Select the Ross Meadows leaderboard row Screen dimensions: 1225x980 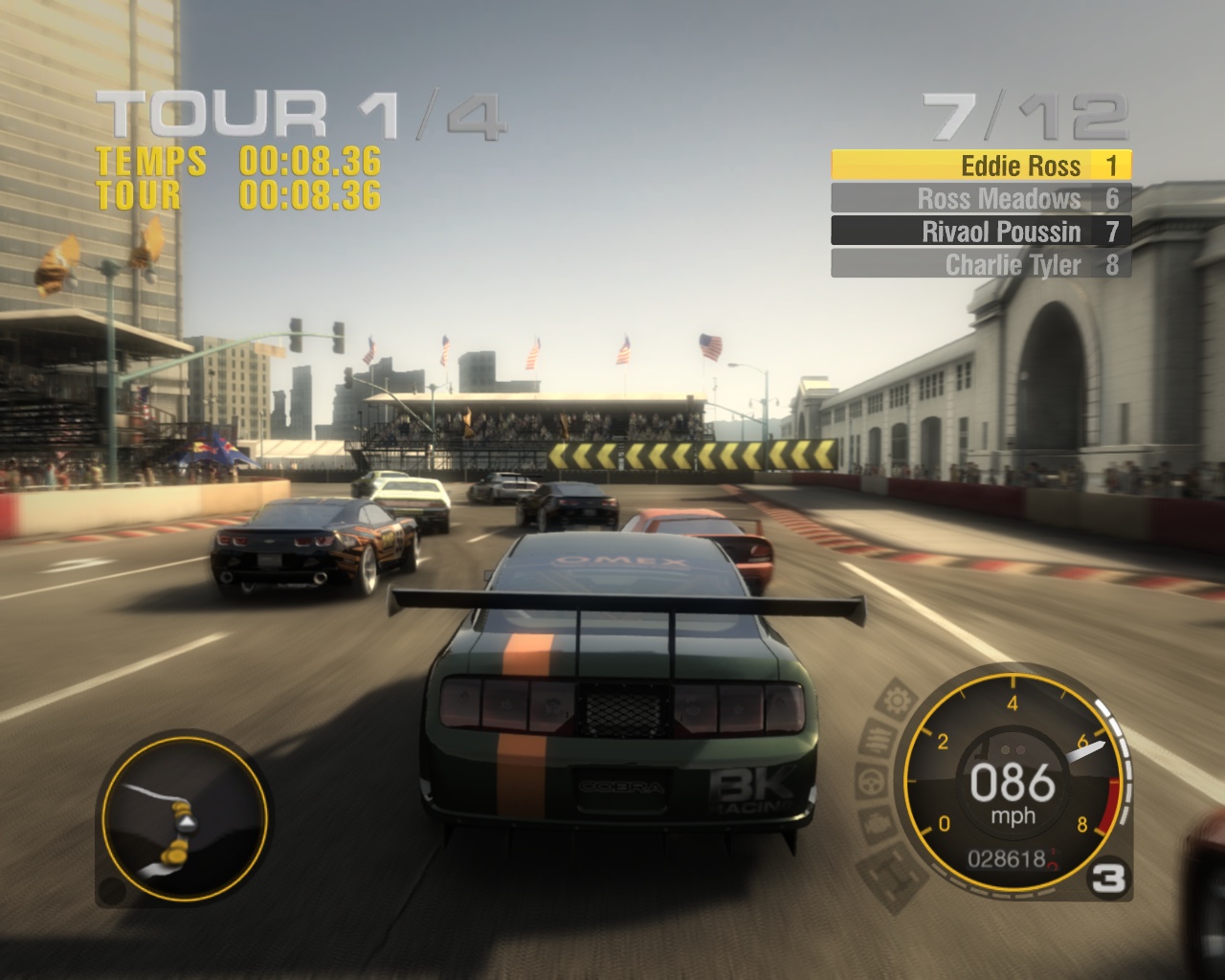click(981, 198)
